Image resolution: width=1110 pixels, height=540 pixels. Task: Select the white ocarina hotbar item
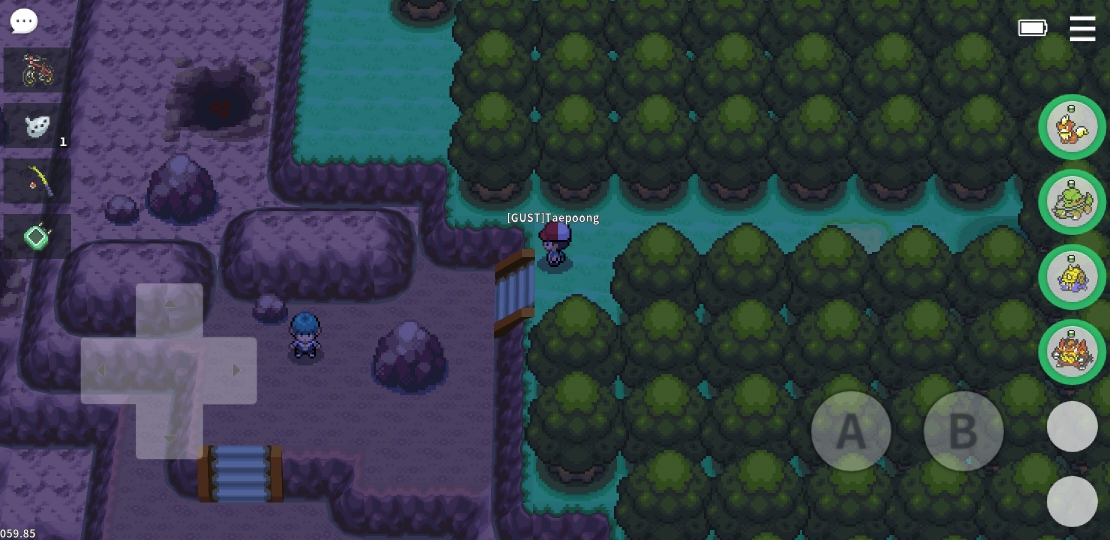tap(37, 126)
